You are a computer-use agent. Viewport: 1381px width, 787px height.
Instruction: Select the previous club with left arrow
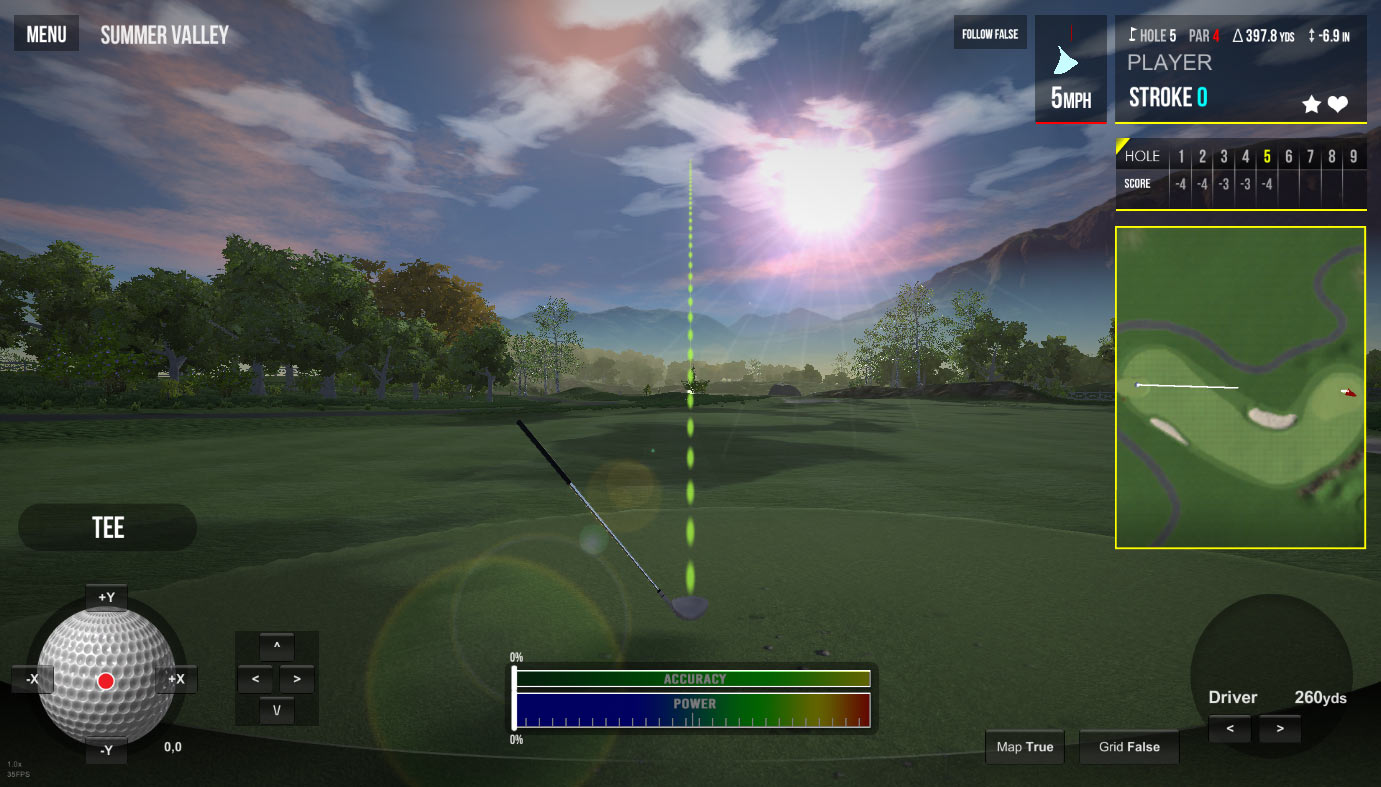click(x=1230, y=729)
